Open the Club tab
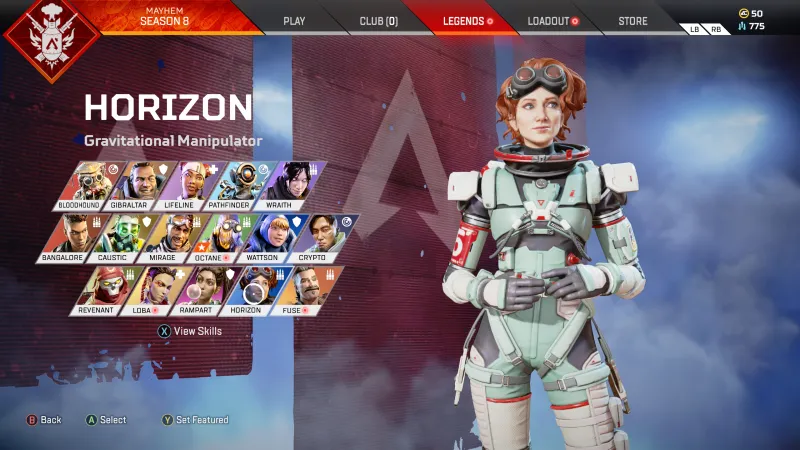Viewport: 800px width, 450px height. tap(378, 21)
